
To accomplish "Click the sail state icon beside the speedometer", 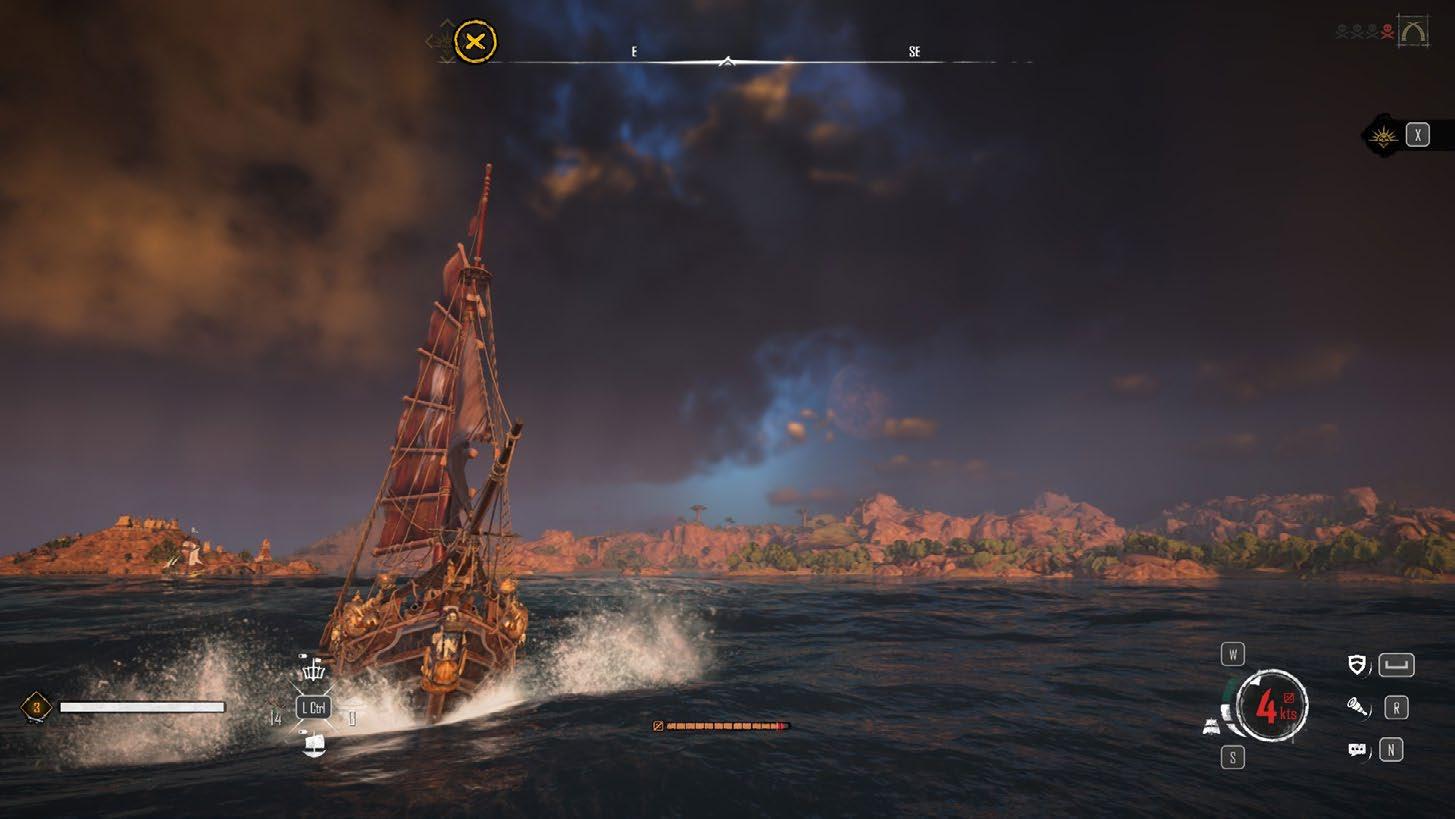I will pos(1211,727).
